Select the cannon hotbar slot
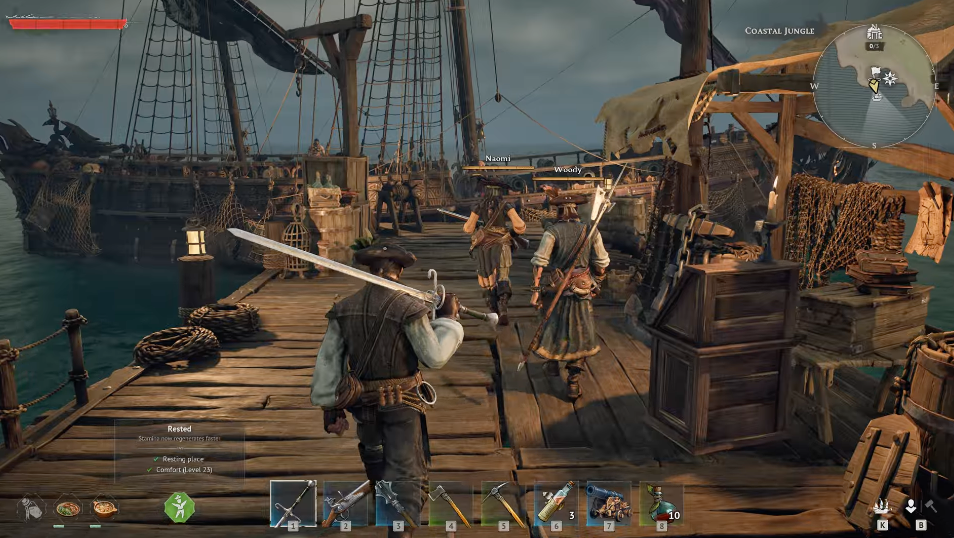The image size is (954, 538). coord(607,502)
